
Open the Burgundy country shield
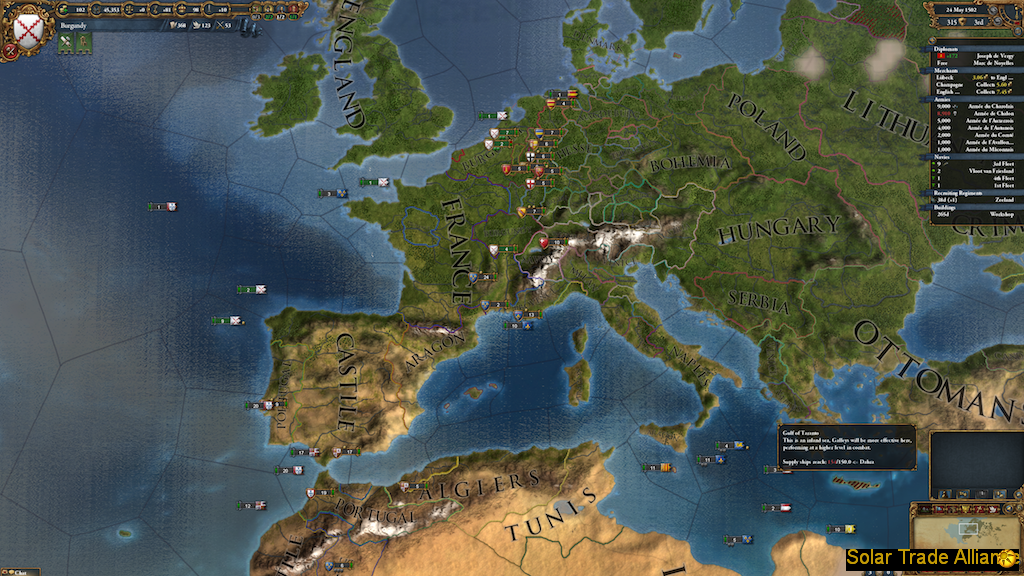click(x=22, y=29)
